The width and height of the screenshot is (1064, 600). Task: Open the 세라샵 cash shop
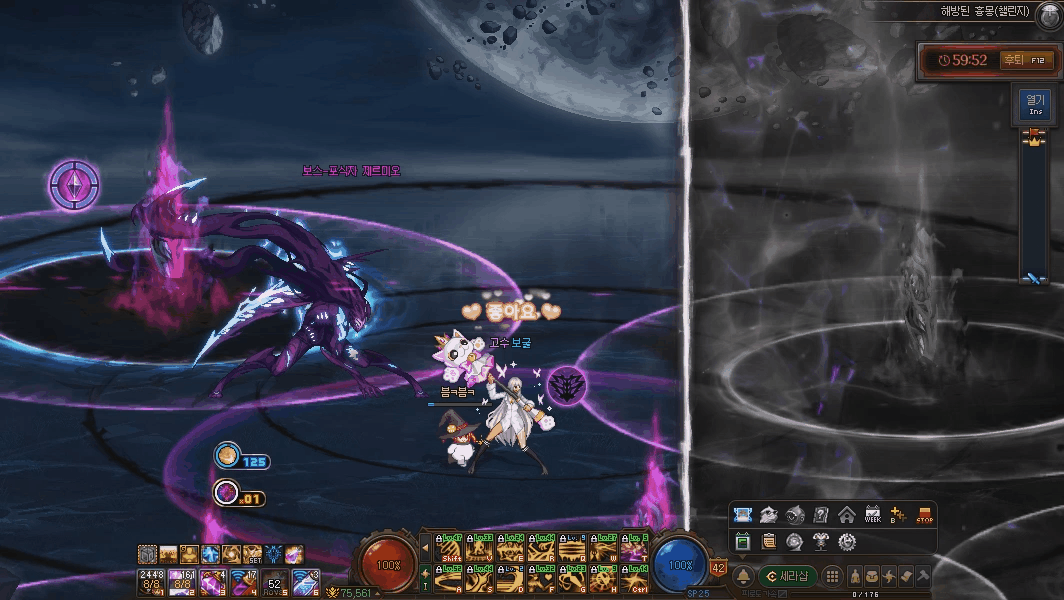[x=787, y=576]
